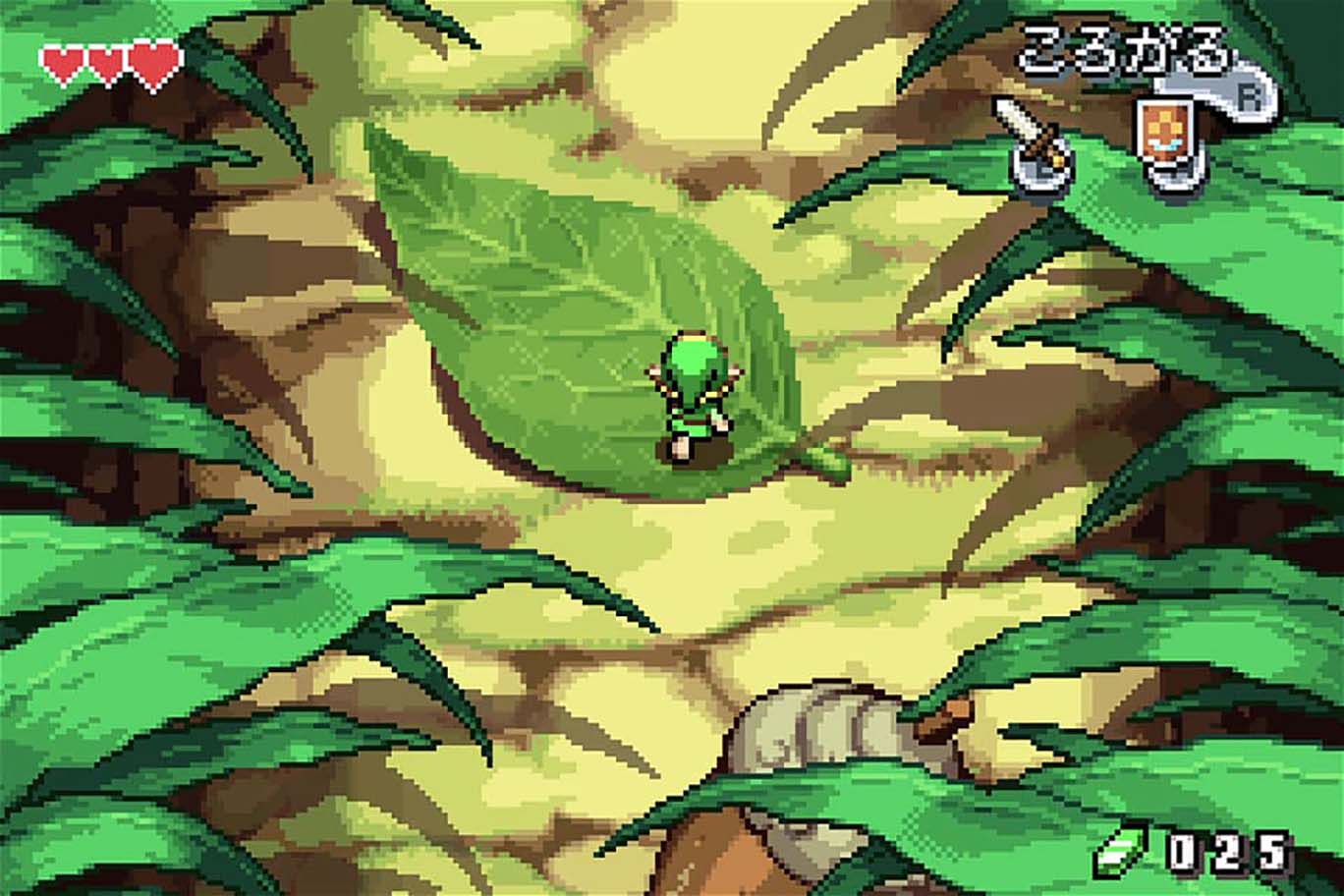Screen dimensions: 1344x896
Task: Click Link's green cap
Action: pos(693,359)
